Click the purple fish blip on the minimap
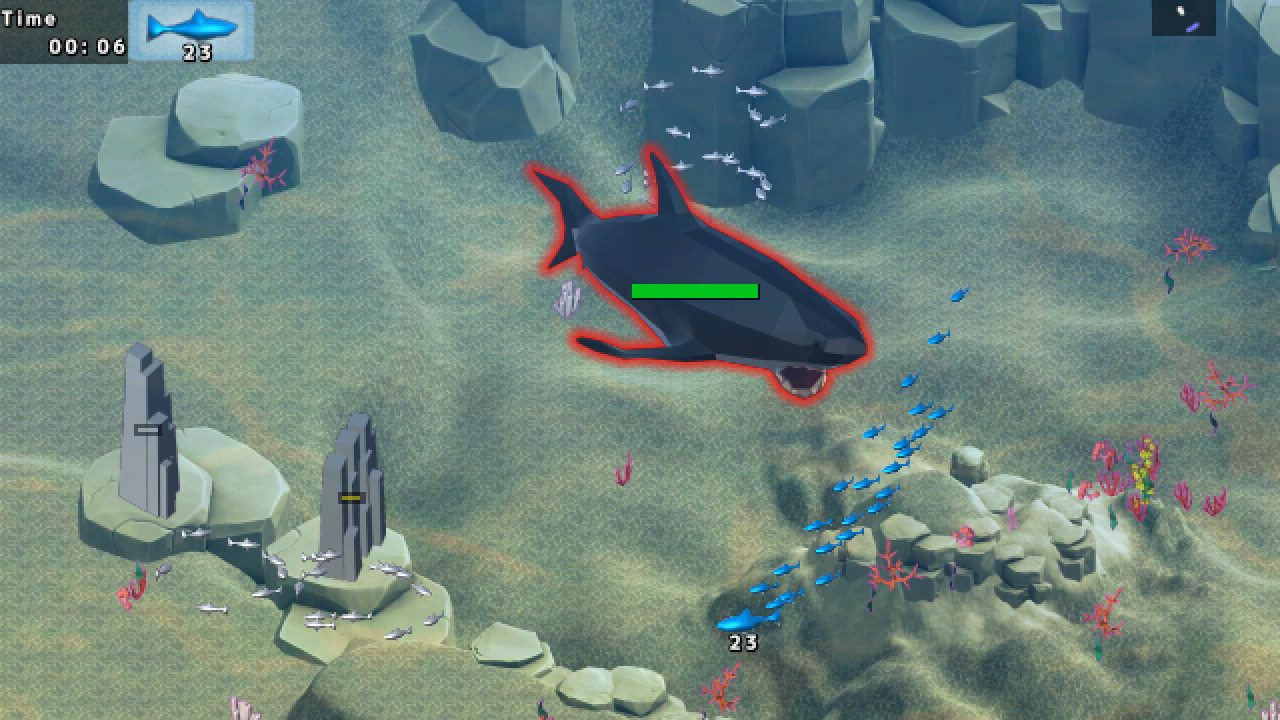 tap(1192, 26)
